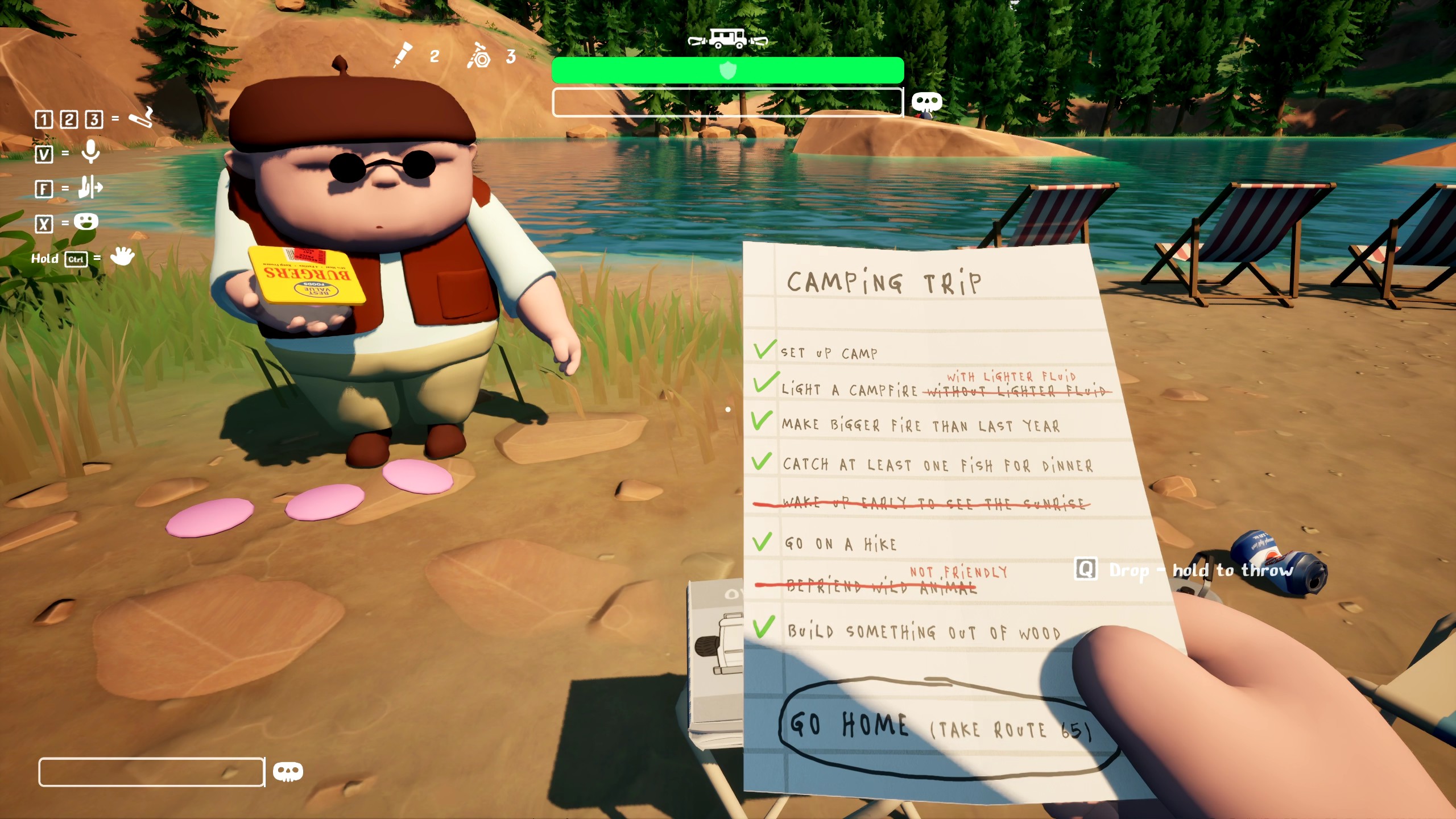This screenshot has height=819, width=1456.
Task: Click the skull icon beside the top bar
Action: pyautogui.click(x=926, y=102)
